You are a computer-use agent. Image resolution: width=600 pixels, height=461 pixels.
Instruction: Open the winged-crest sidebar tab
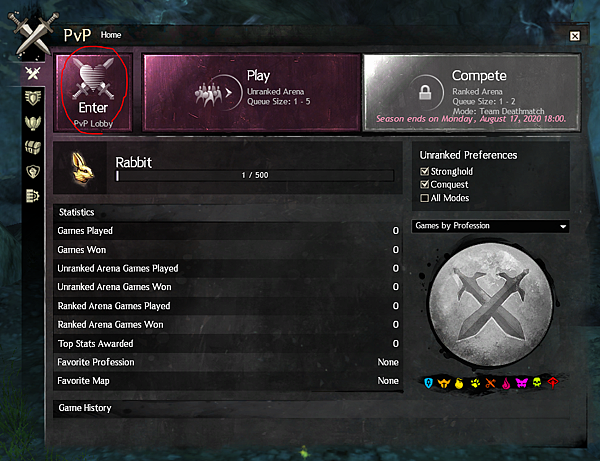pos(33,122)
